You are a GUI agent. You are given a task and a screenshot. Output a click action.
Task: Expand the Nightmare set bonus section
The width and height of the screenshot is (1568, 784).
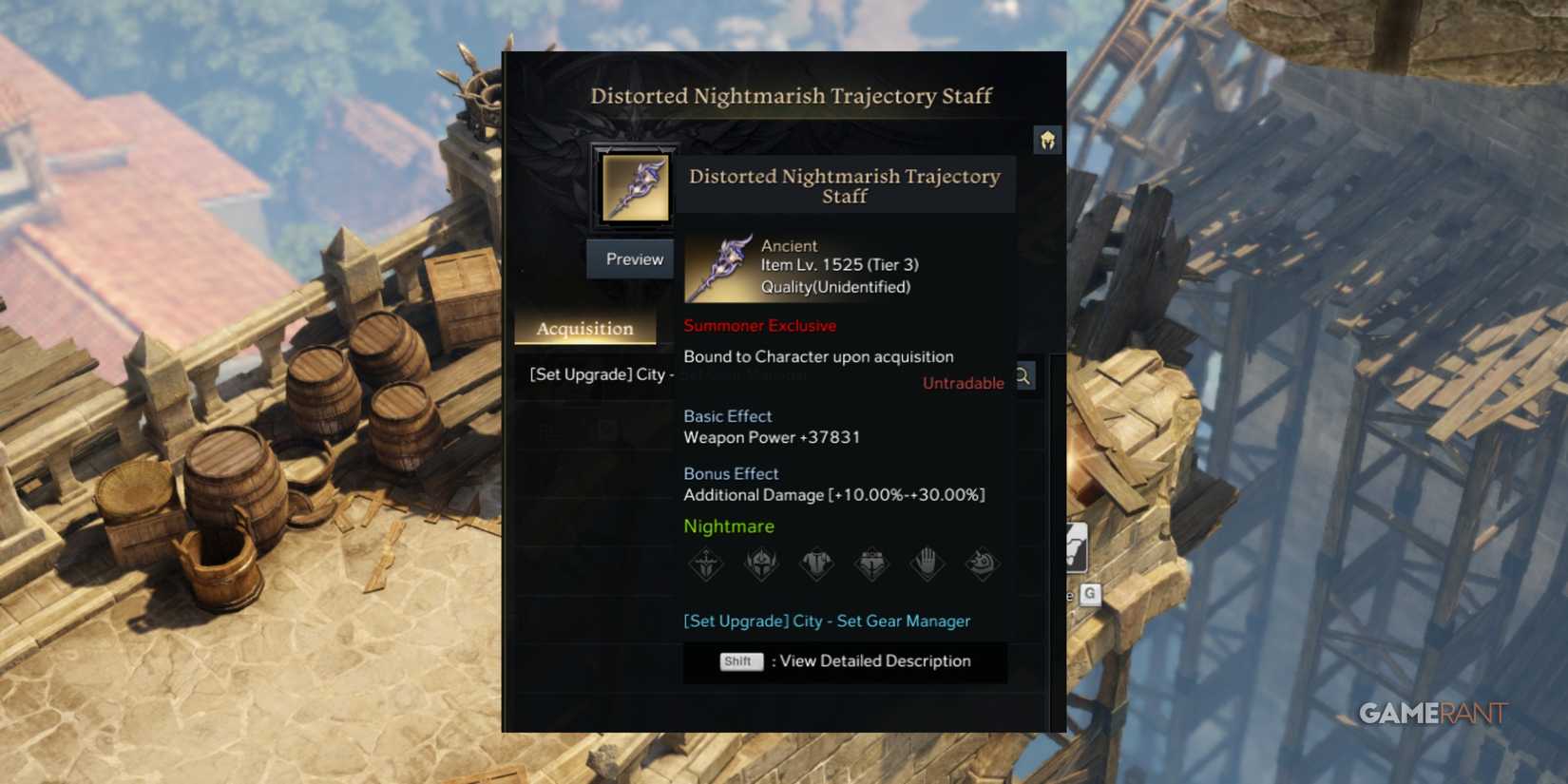[729, 526]
